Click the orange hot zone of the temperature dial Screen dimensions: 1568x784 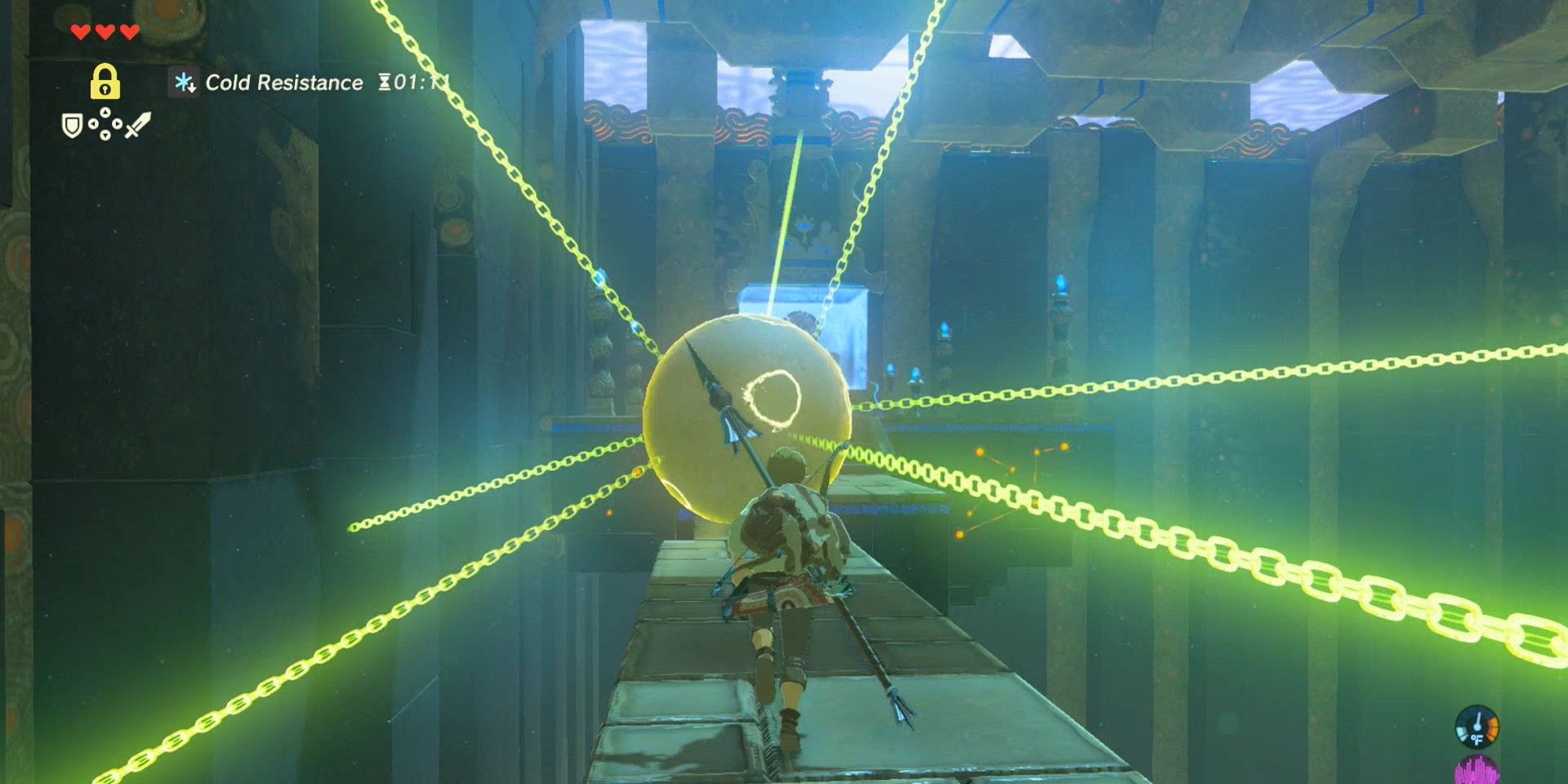[x=1493, y=728]
